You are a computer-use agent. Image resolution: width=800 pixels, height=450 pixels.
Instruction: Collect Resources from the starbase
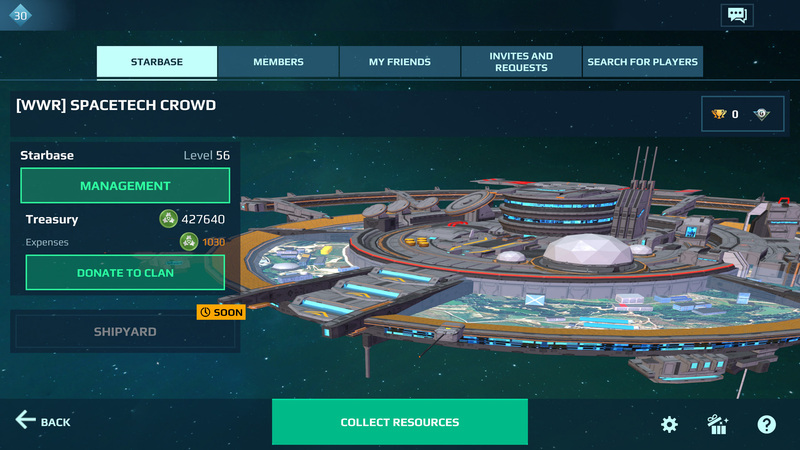400,422
